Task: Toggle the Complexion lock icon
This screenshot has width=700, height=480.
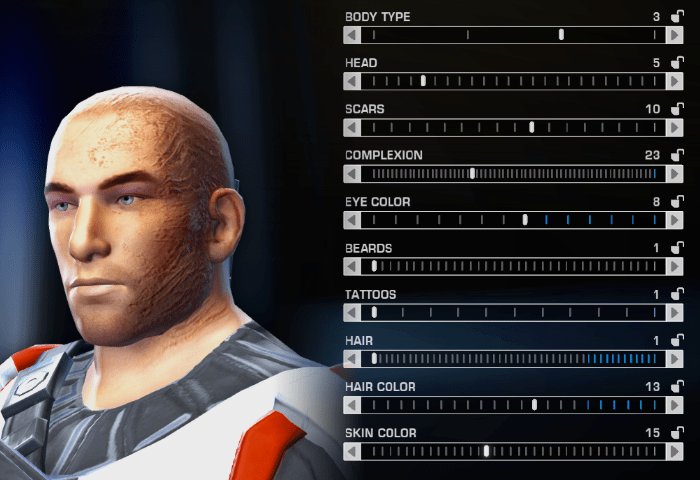Action: [677, 155]
